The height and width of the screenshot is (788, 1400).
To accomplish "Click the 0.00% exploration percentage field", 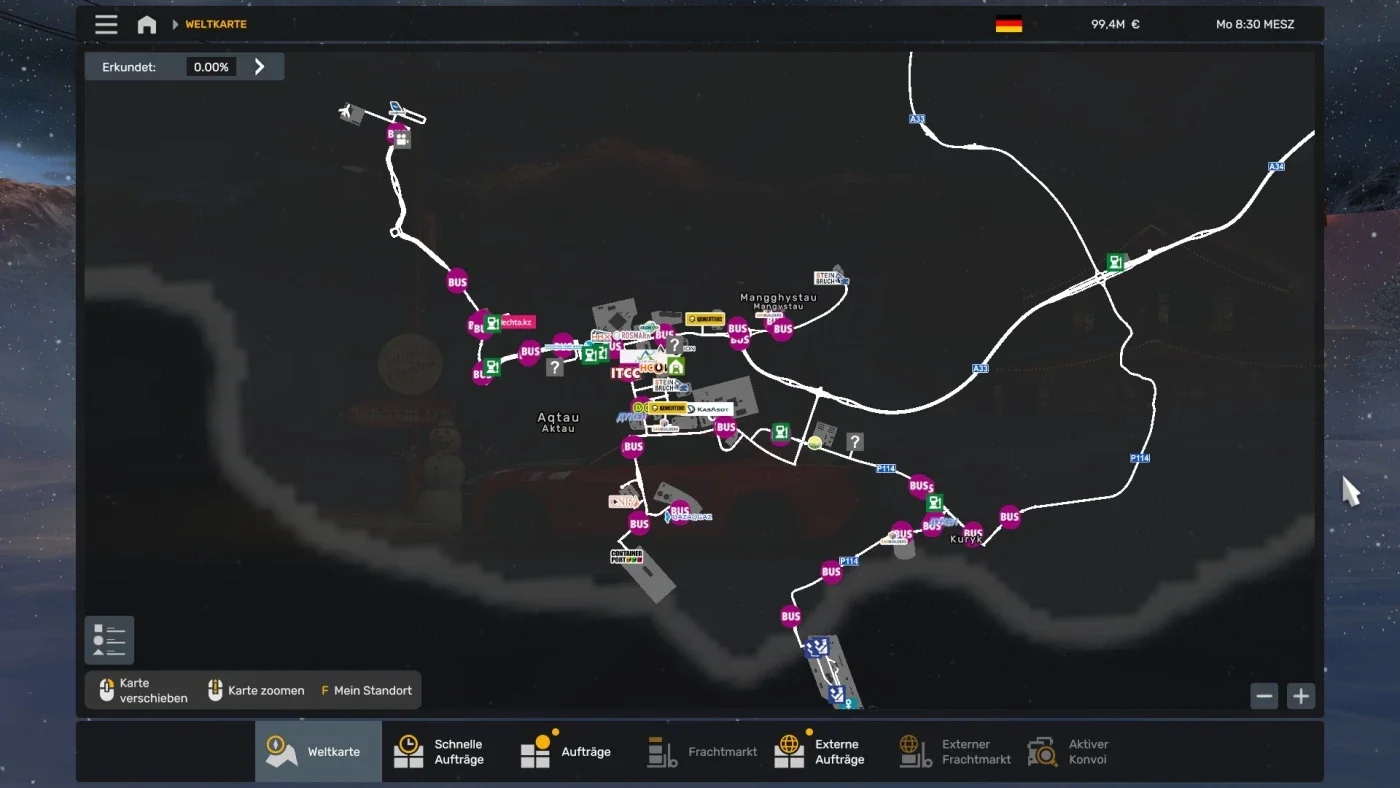I will pos(210,66).
